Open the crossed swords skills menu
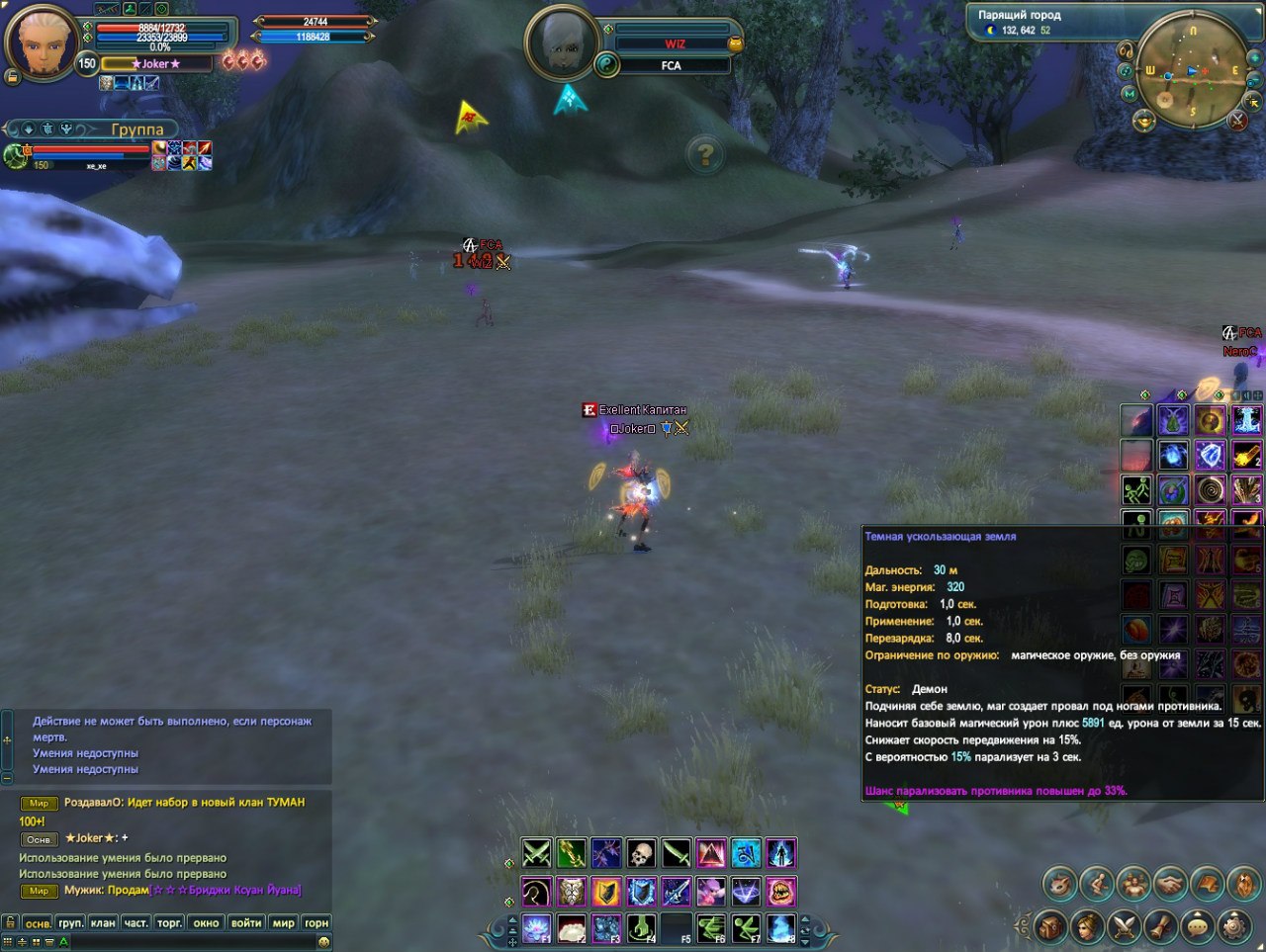The width and height of the screenshot is (1266, 952). coord(1124,926)
